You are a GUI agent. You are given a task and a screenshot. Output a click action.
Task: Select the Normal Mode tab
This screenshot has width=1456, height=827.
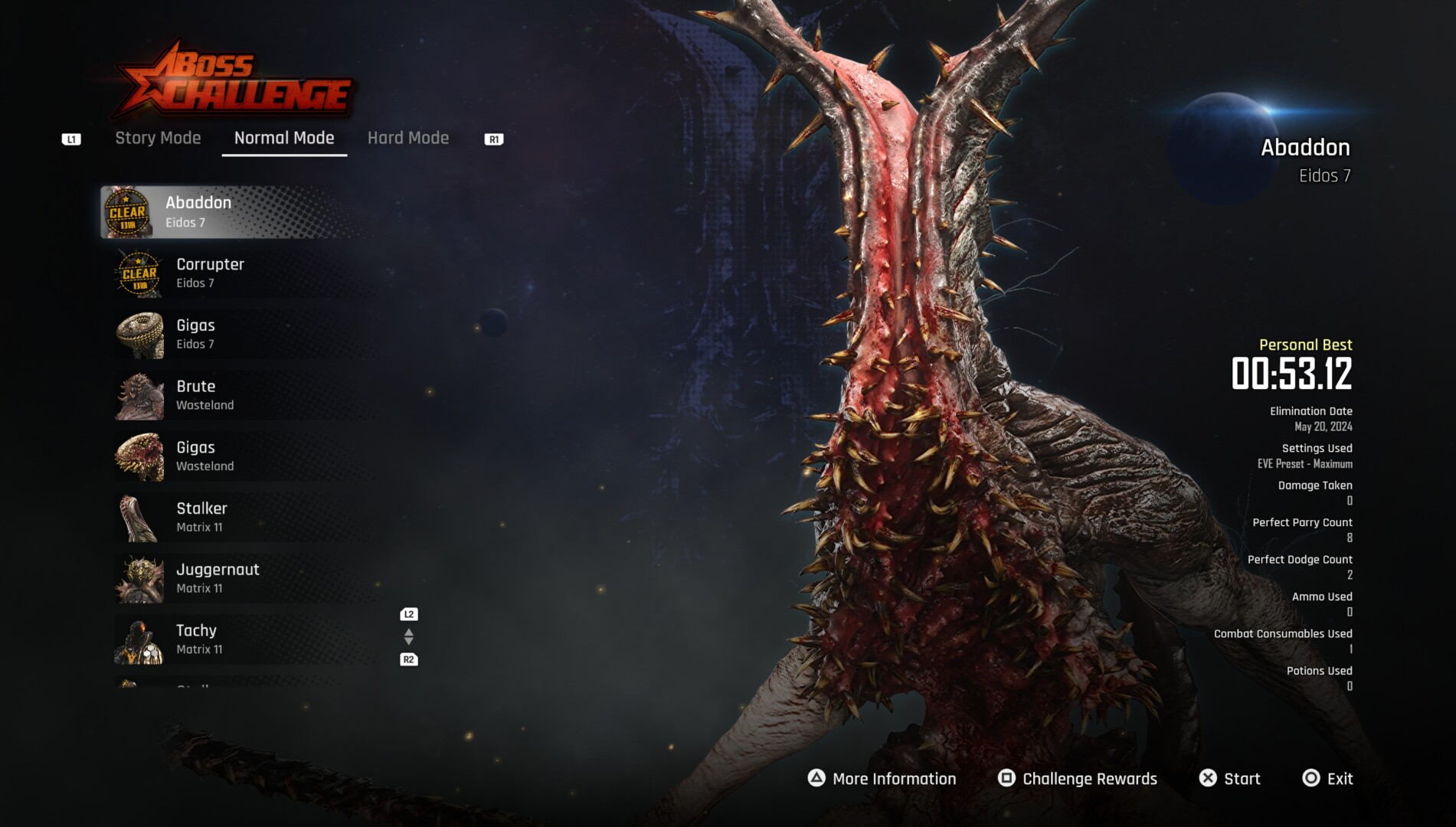pyautogui.click(x=284, y=138)
